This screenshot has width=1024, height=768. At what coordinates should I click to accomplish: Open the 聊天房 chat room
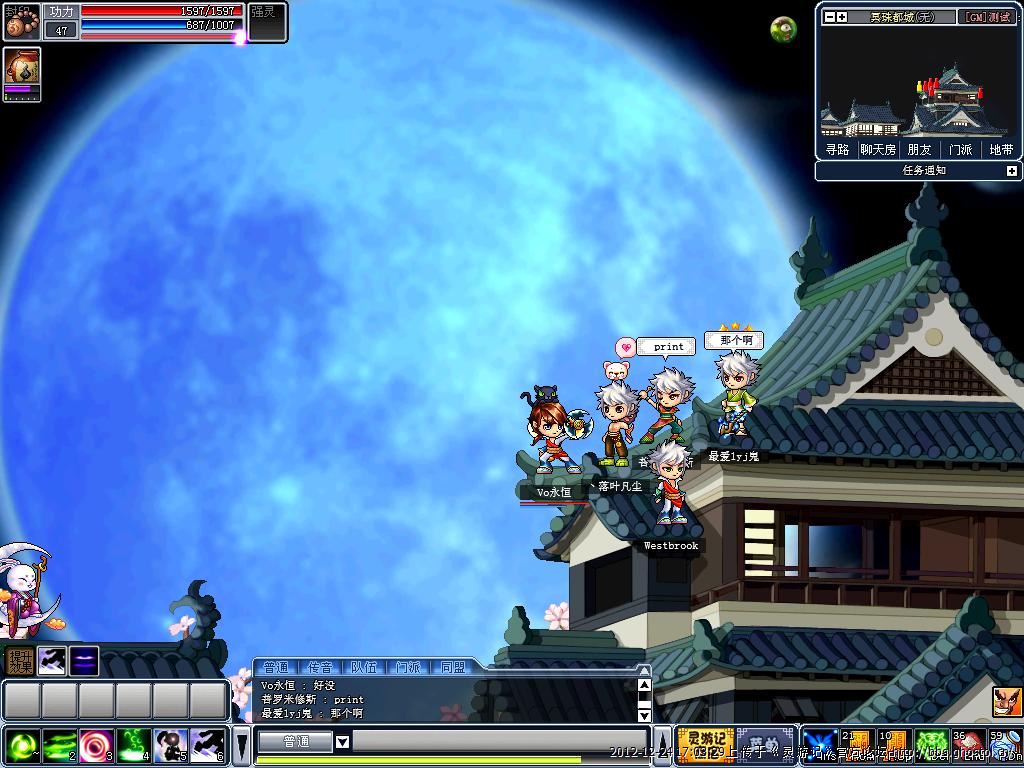(878, 149)
